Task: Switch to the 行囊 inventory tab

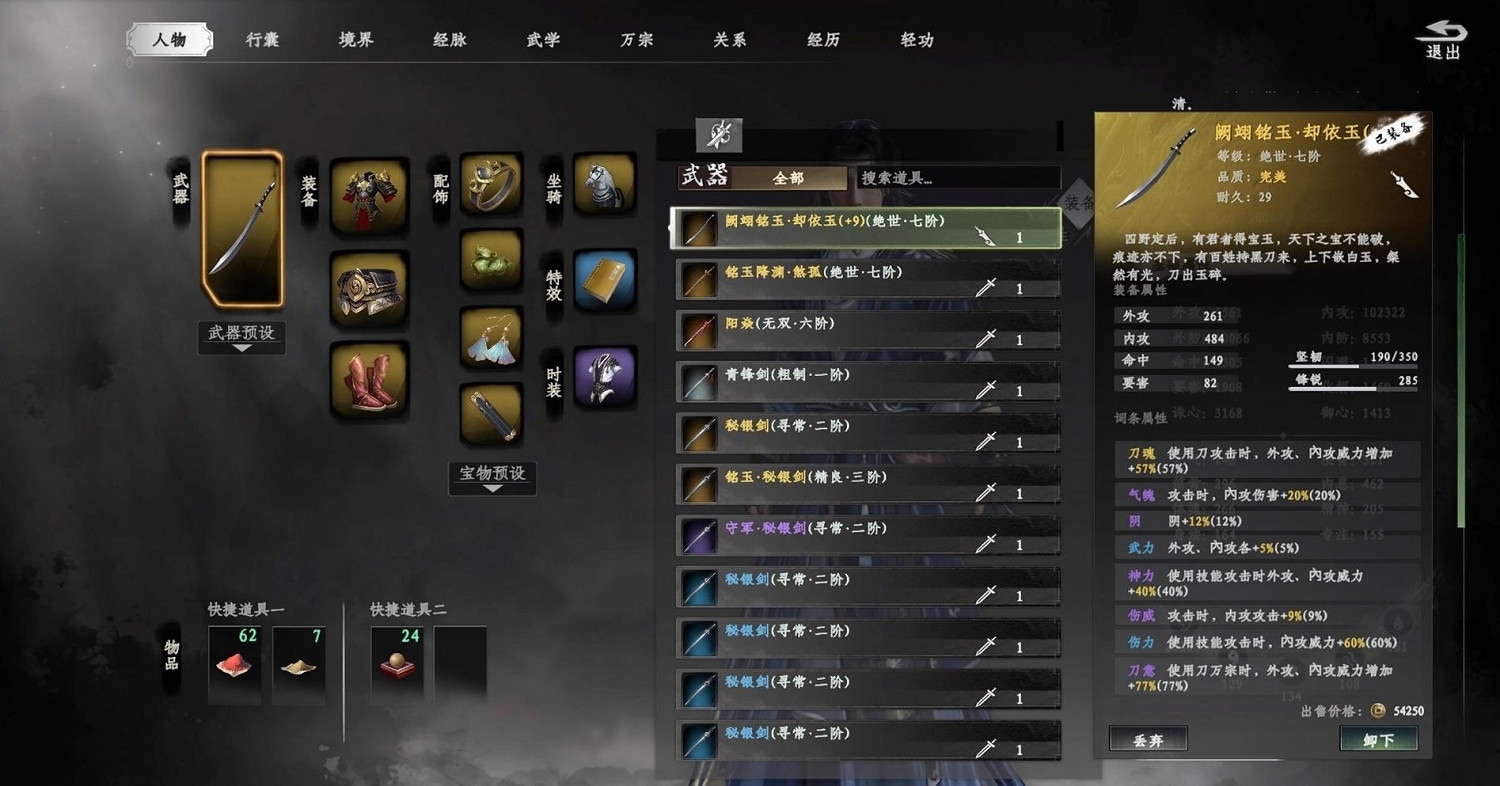Action: [x=261, y=38]
